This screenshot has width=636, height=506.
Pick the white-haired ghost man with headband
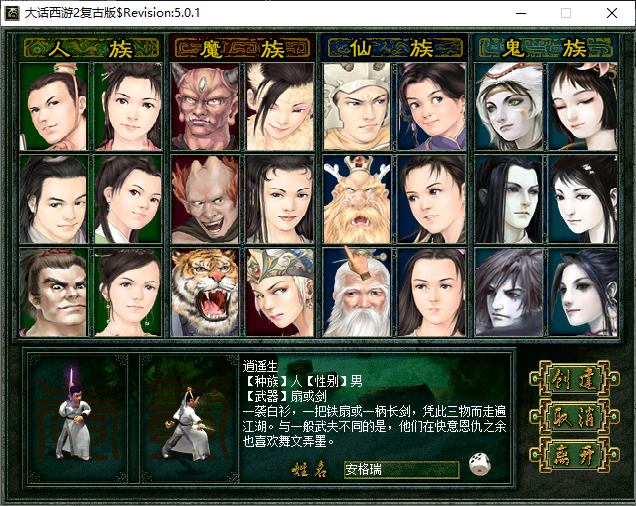pyautogui.click(x=510, y=106)
